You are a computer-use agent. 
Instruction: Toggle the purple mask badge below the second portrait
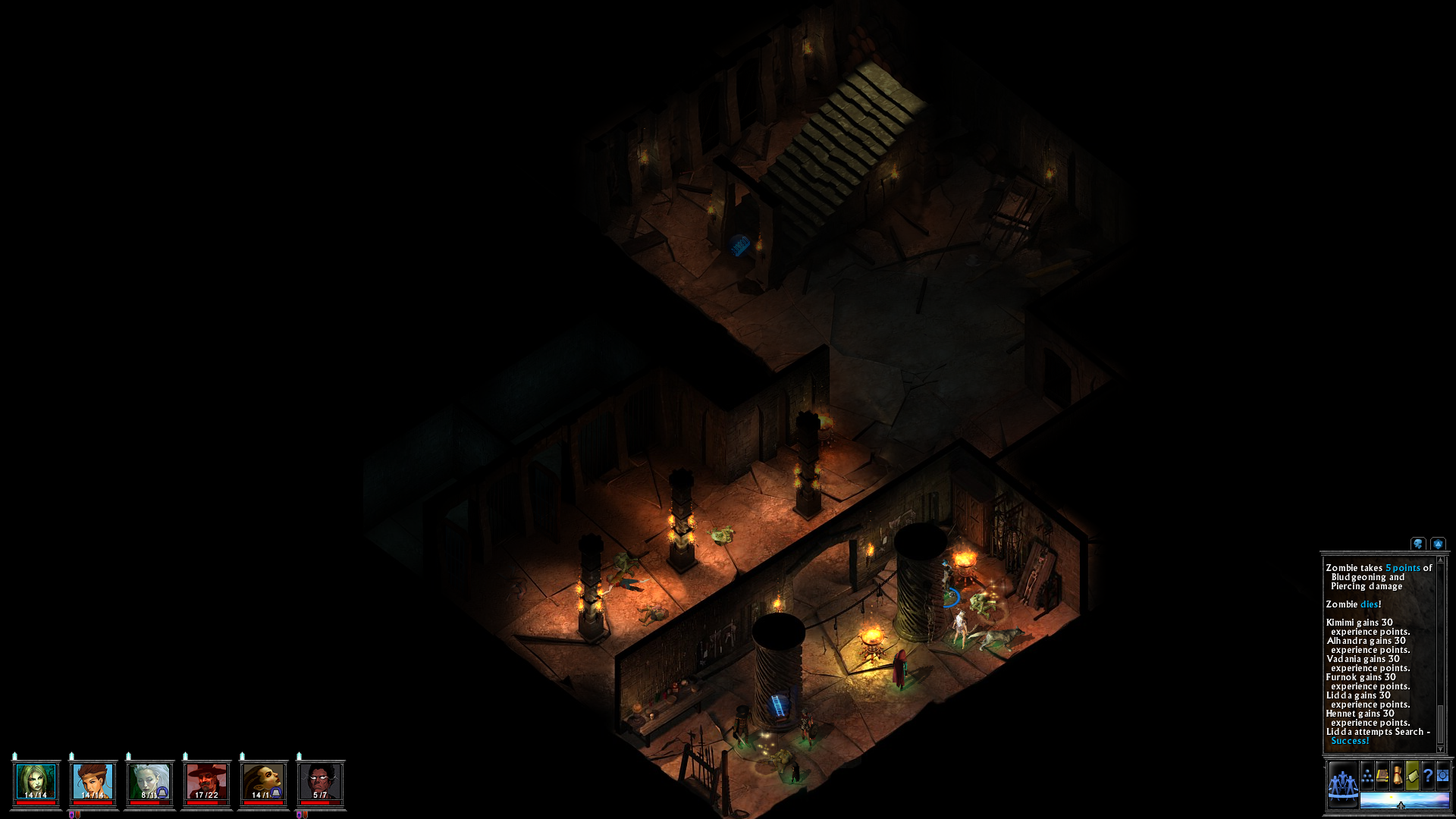tap(71, 814)
